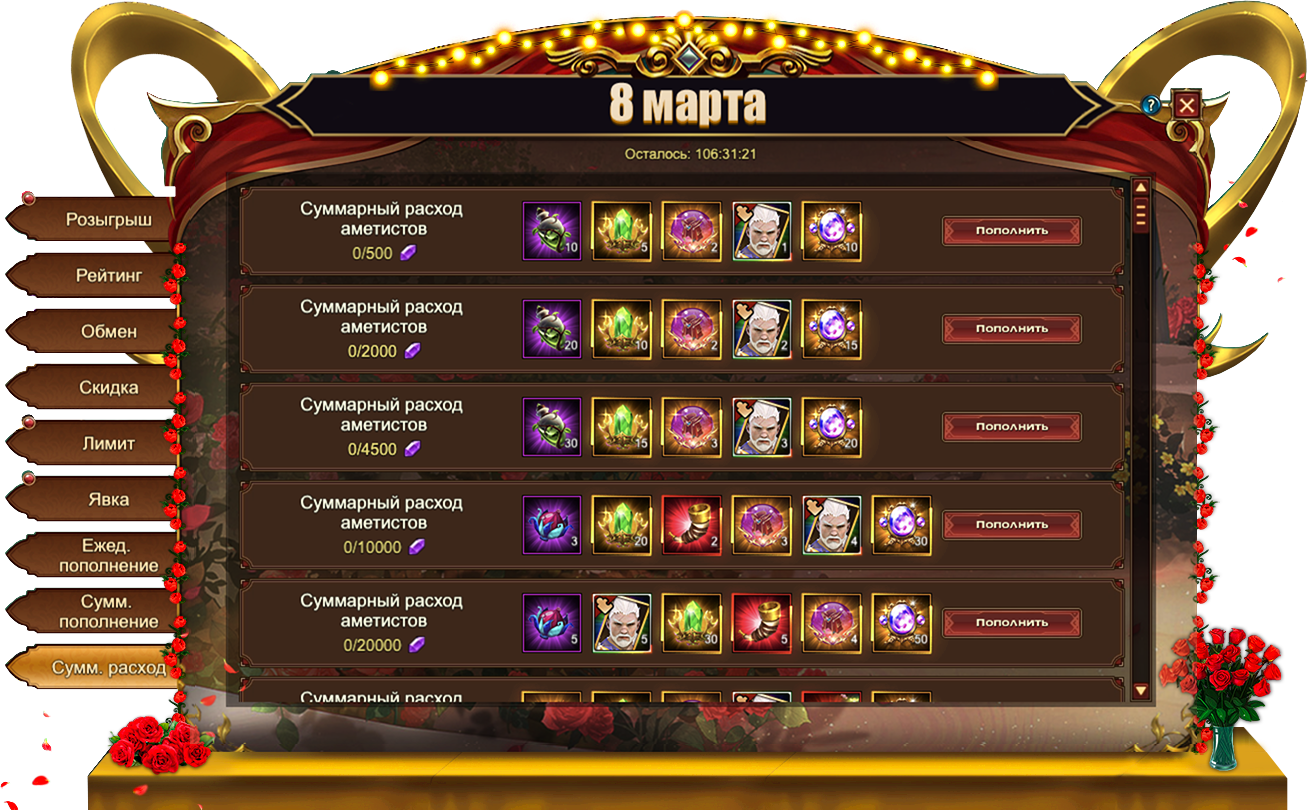Image resolution: width=1308 pixels, height=810 pixels.
Task: Select the Сумм. пополнение tab
Action: pyautogui.click(x=108, y=611)
